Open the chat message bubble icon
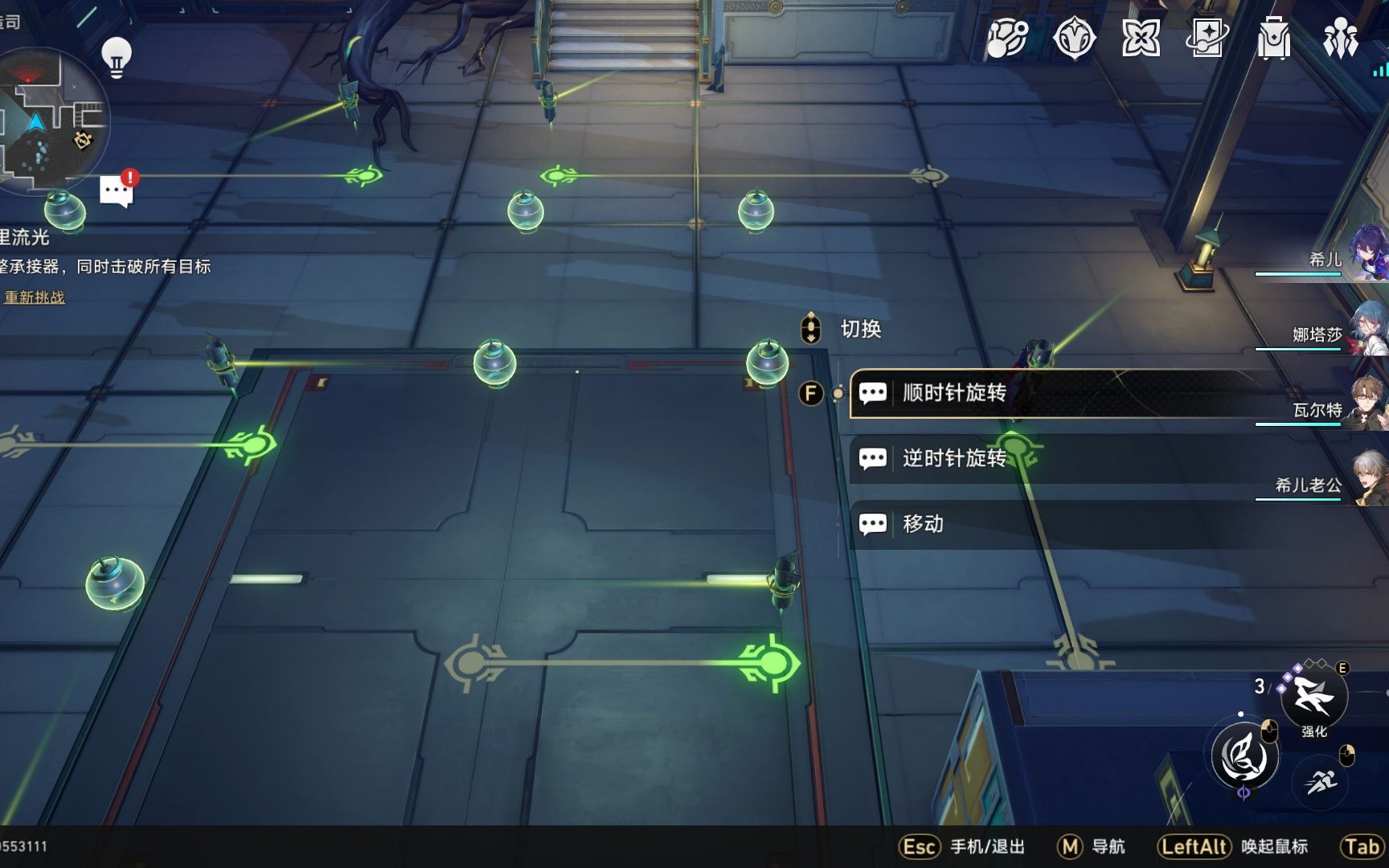The image size is (1389, 868). tap(116, 191)
